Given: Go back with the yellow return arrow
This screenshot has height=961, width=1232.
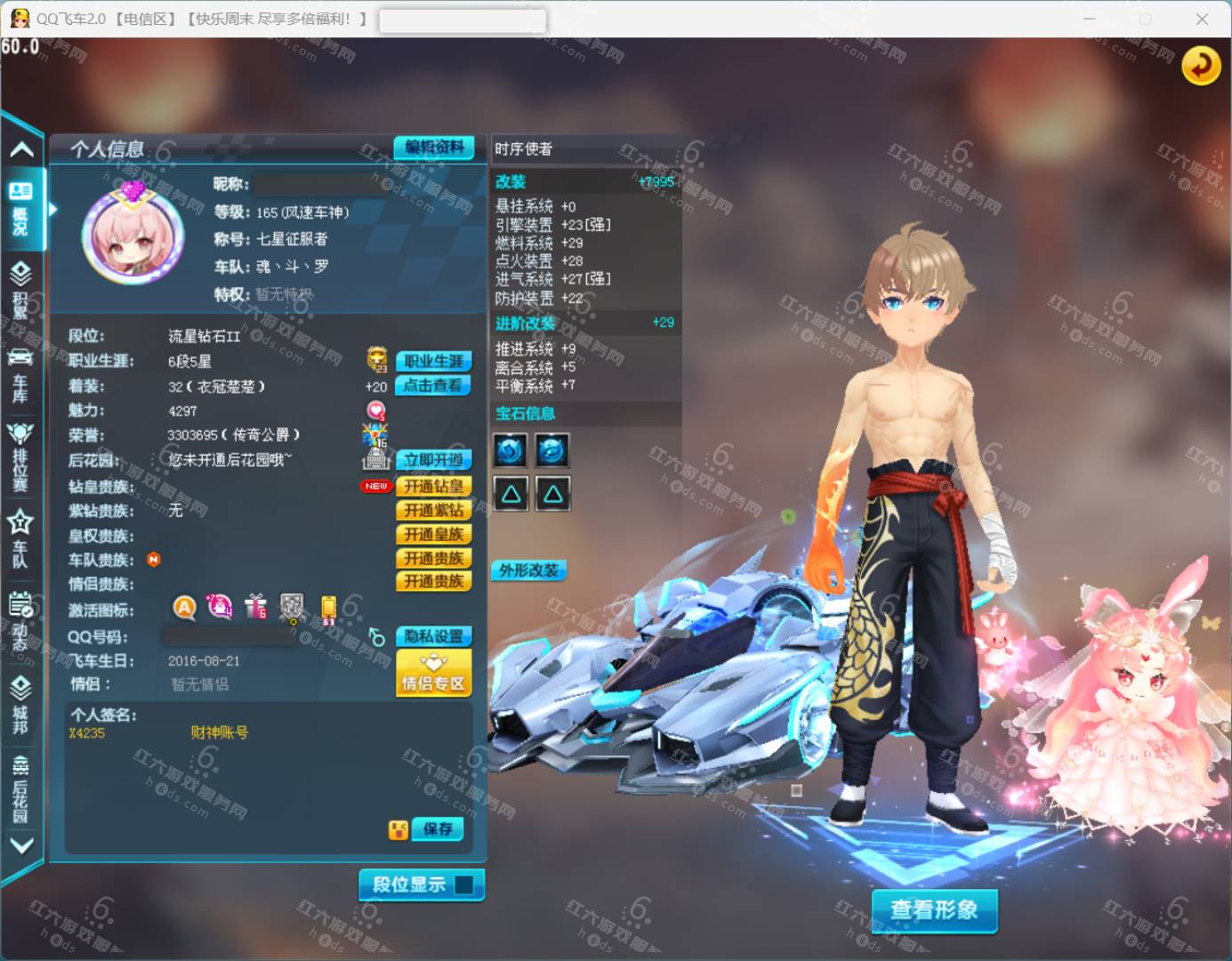Looking at the screenshot, I should click(x=1200, y=65).
